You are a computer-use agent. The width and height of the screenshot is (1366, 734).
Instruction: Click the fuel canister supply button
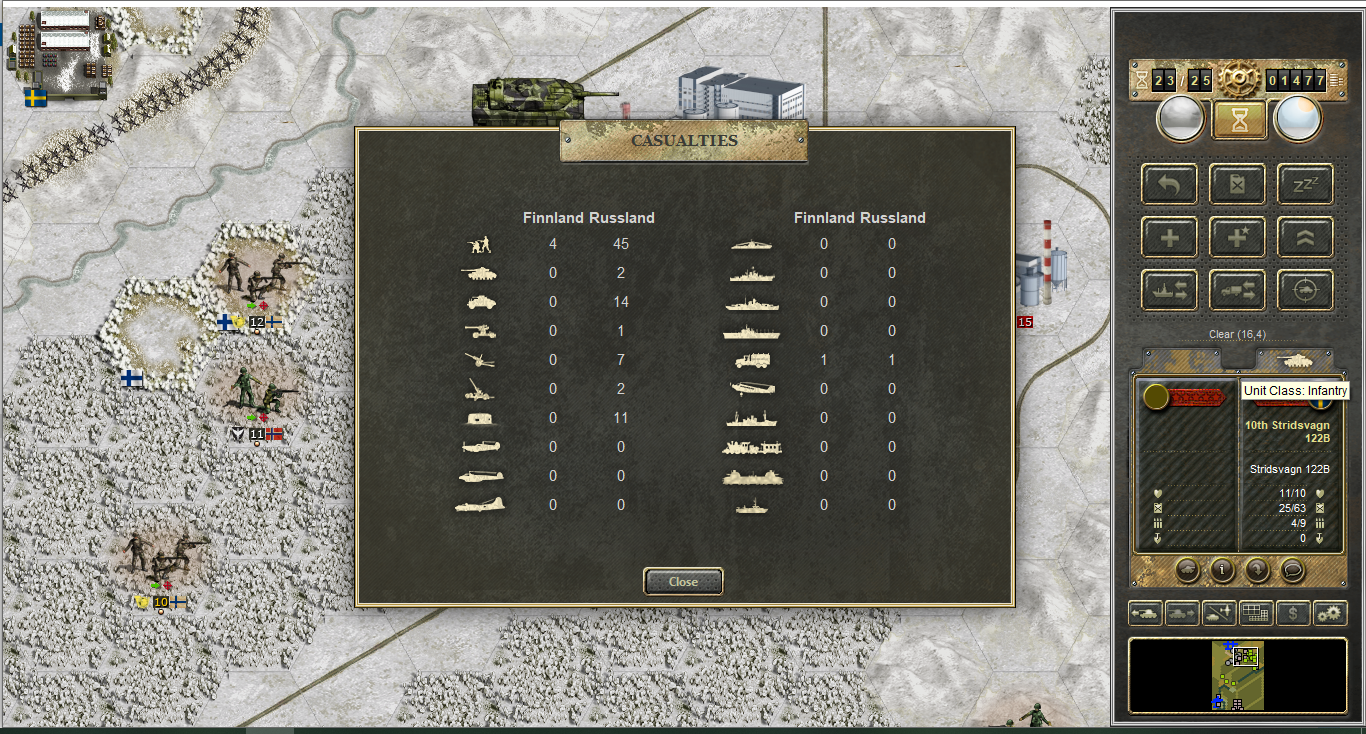pyautogui.click(x=1237, y=184)
